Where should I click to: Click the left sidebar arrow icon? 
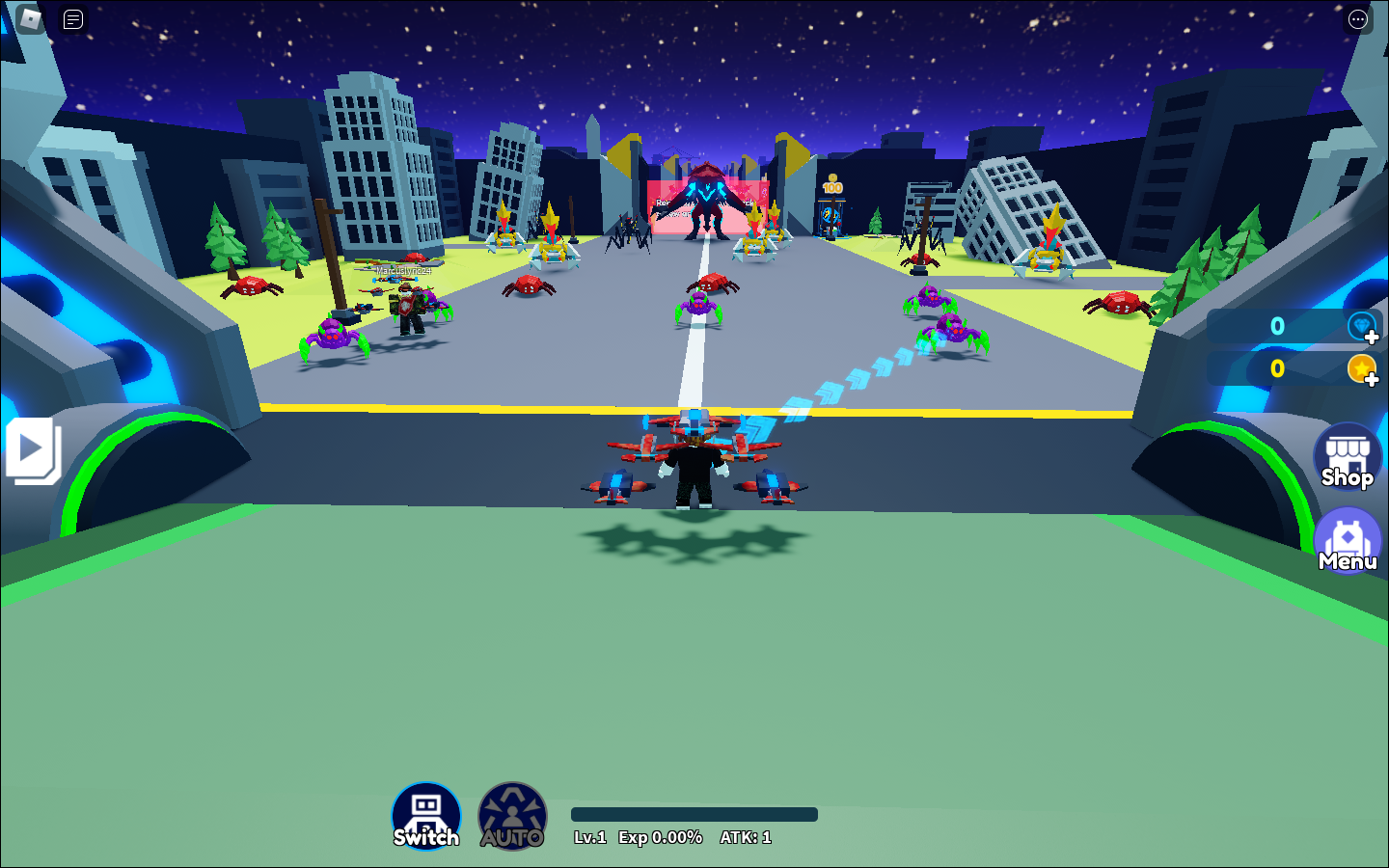click(29, 448)
